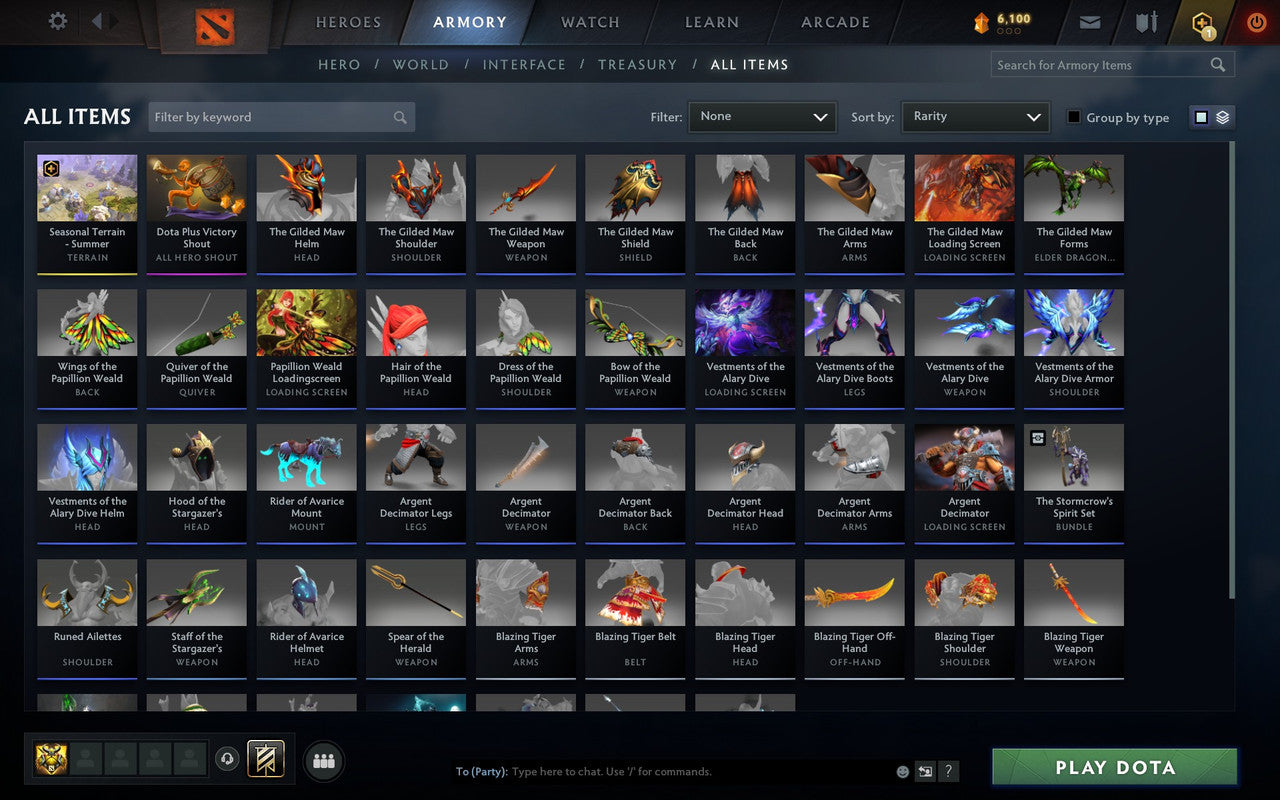Viewport: 1280px width, 800px height.
Task: Expand the keyword filter search options
Action: coord(400,117)
